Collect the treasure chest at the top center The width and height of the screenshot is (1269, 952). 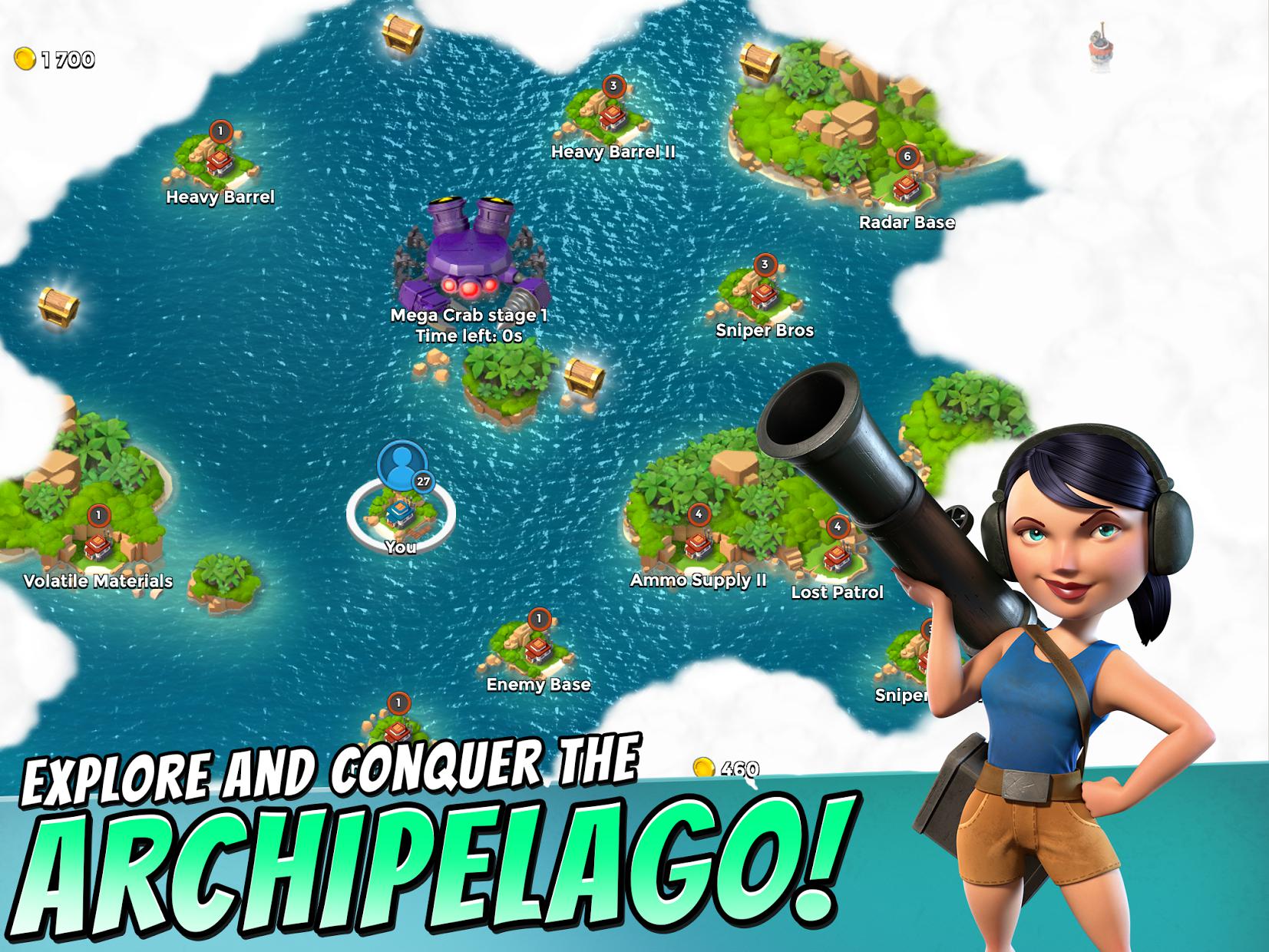click(x=402, y=35)
